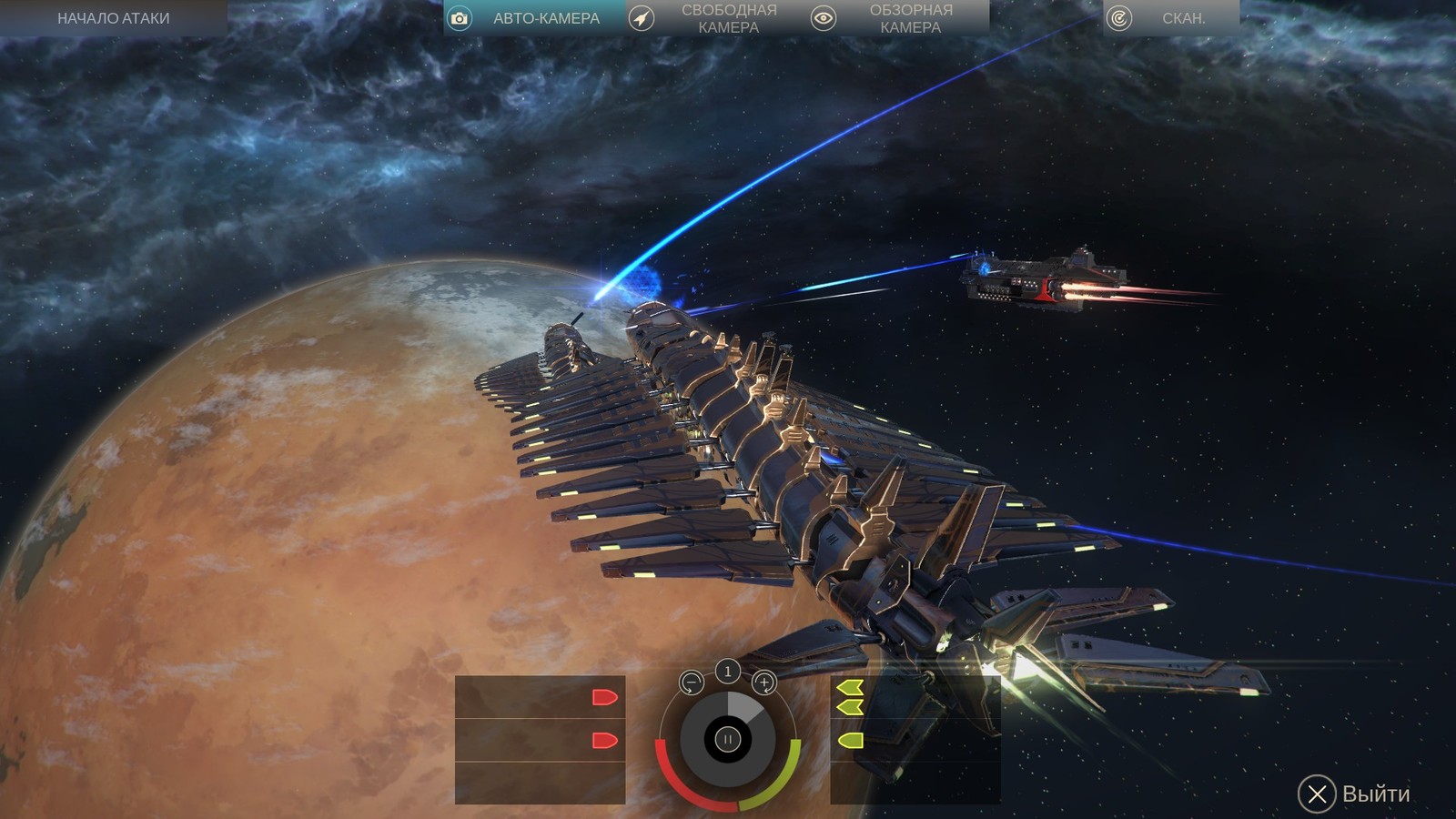Increase battle speed with plus button

pos(764,682)
